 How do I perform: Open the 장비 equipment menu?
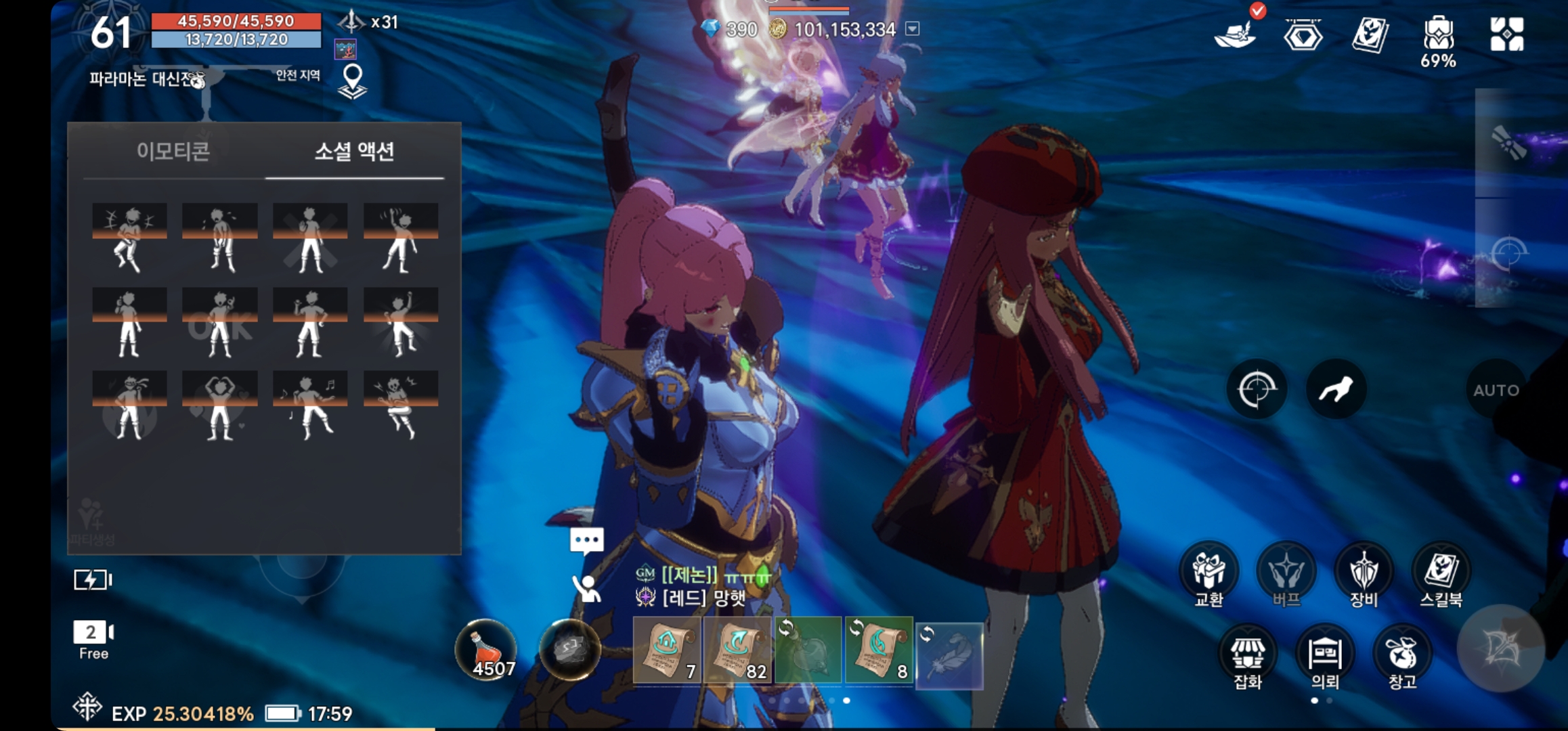(x=1364, y=575)
